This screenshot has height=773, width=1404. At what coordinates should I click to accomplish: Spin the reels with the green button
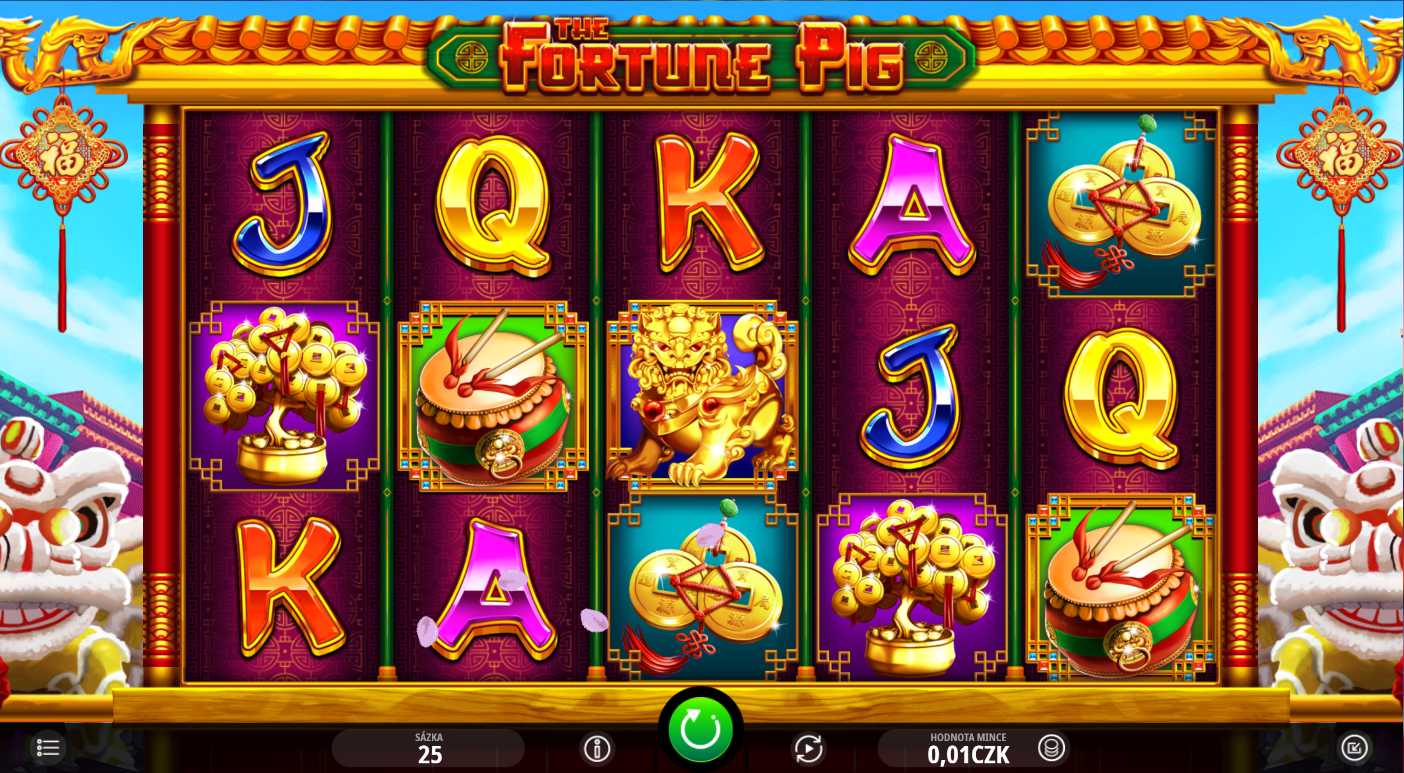coord(700,730)
